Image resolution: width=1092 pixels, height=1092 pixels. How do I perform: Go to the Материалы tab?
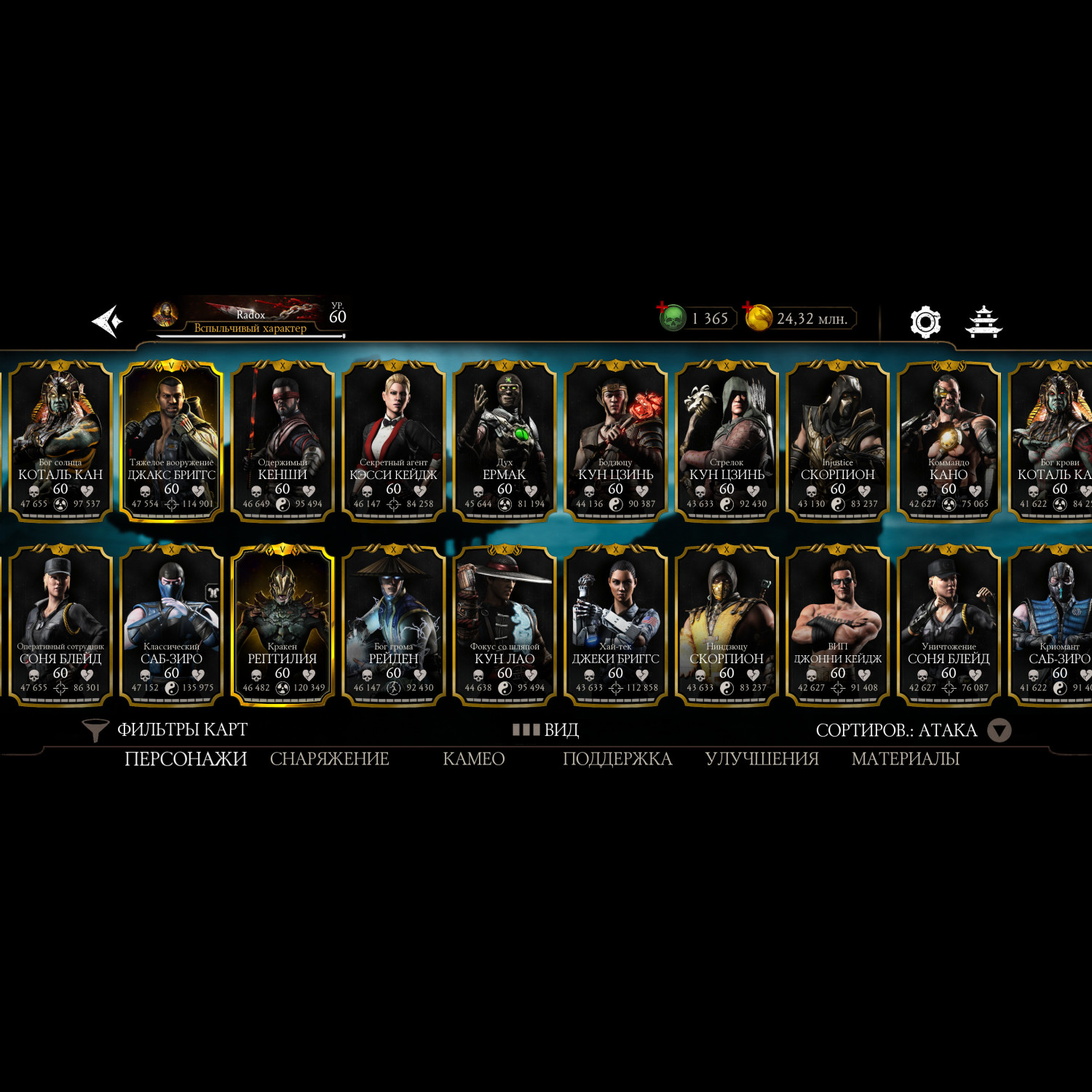pyautogui.click(x=905, y=759)
